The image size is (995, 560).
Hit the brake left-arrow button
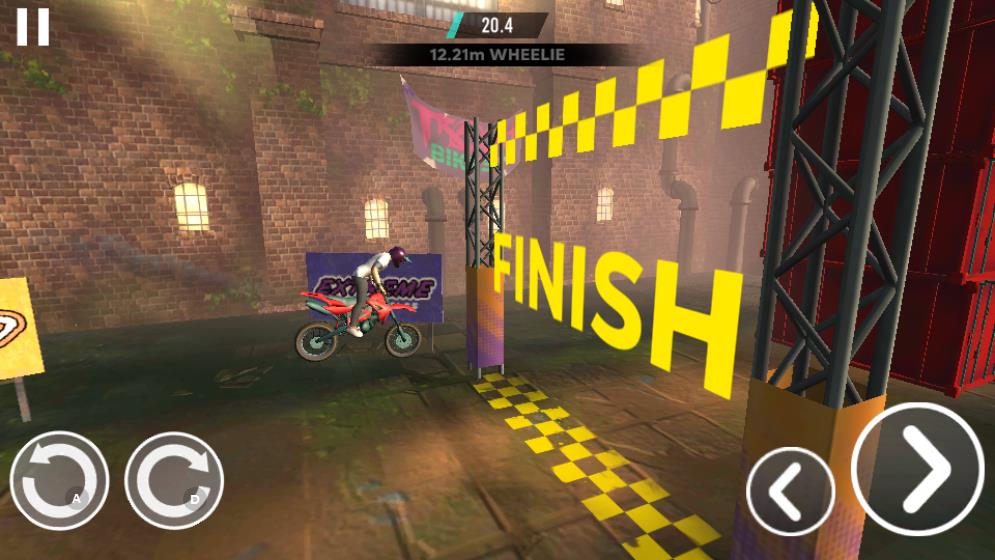coord(790,490)
